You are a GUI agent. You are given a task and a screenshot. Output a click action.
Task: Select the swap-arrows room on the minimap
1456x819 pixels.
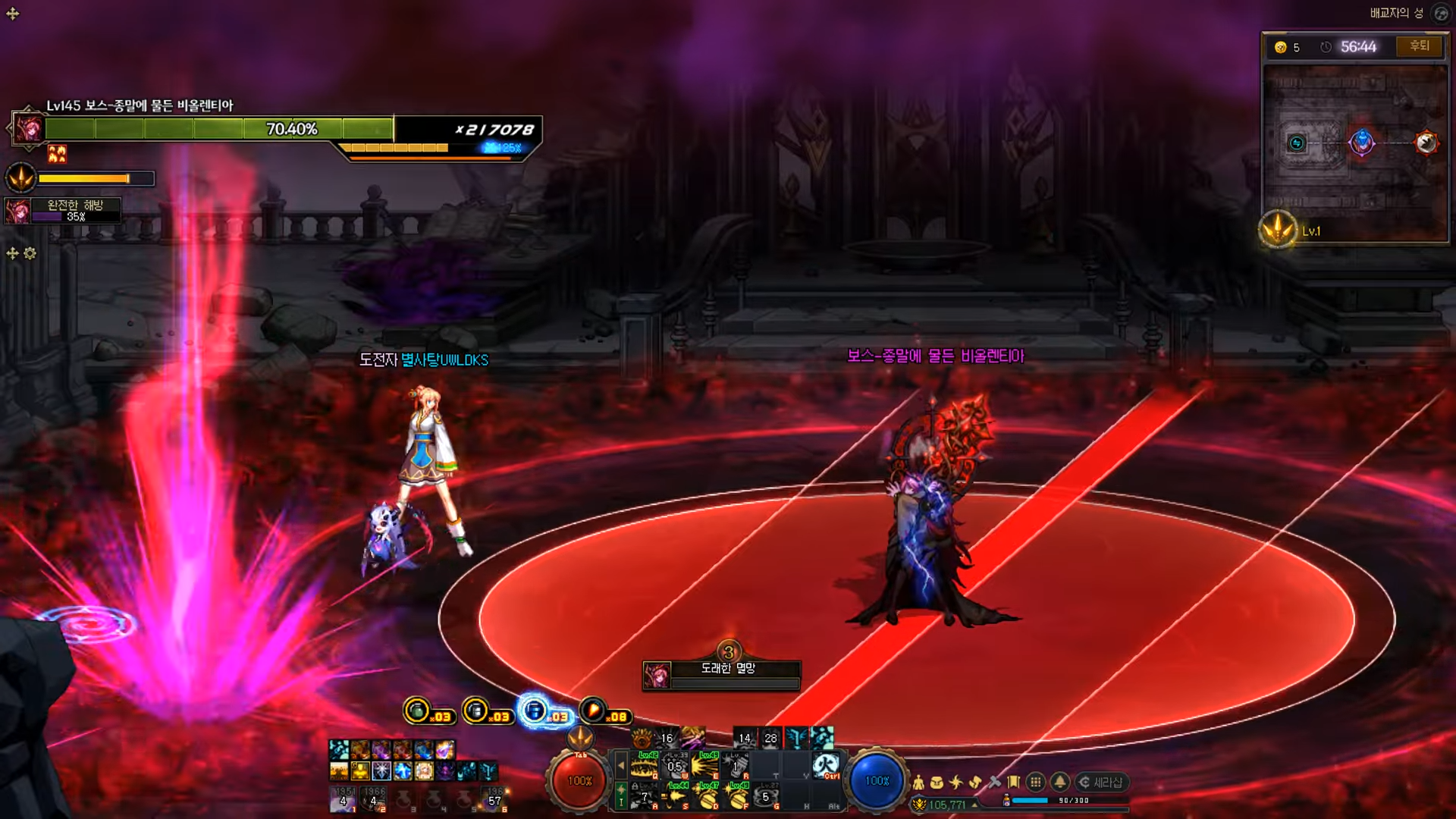pyautogui.click(x=1297, y=143)
